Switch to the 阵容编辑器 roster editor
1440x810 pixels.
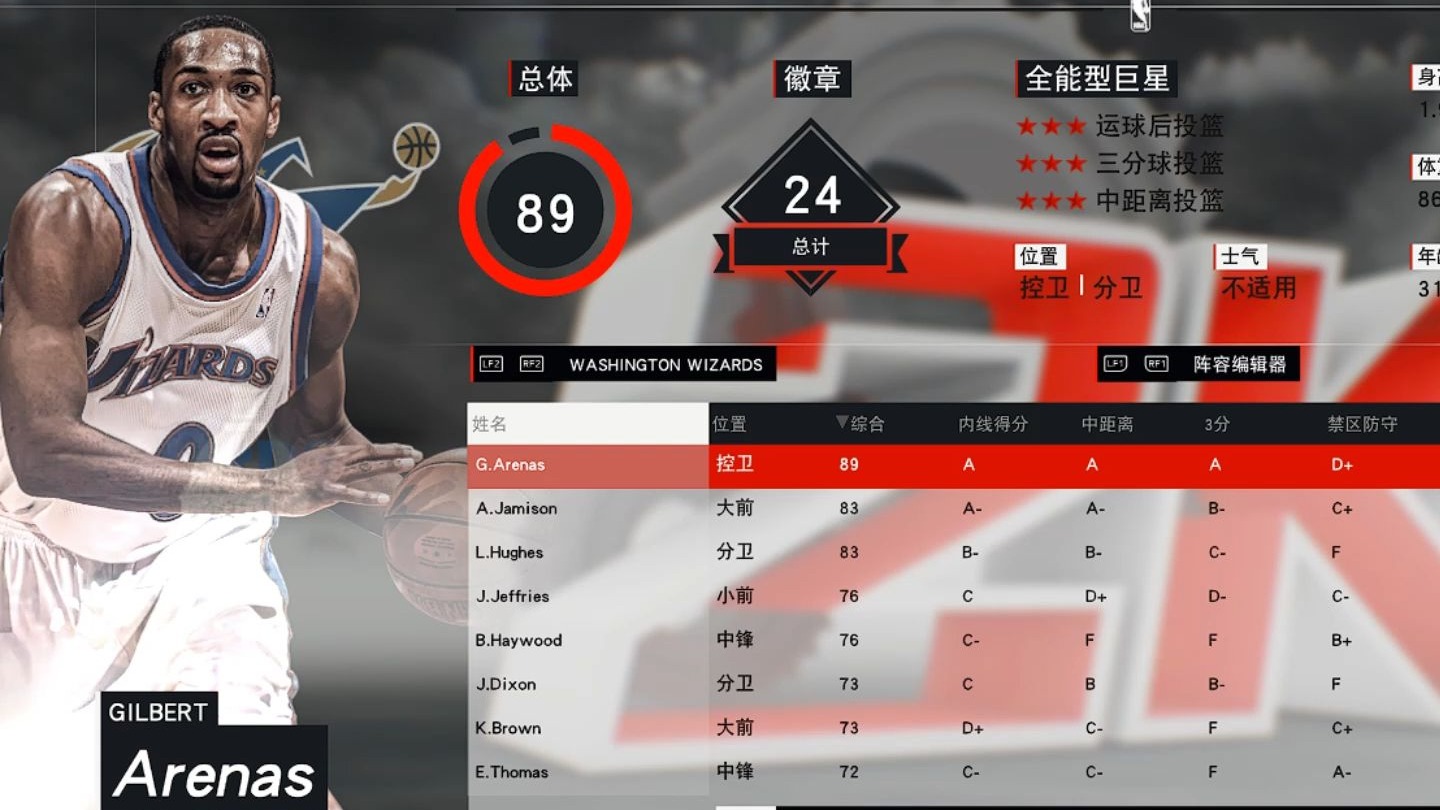1239,365
